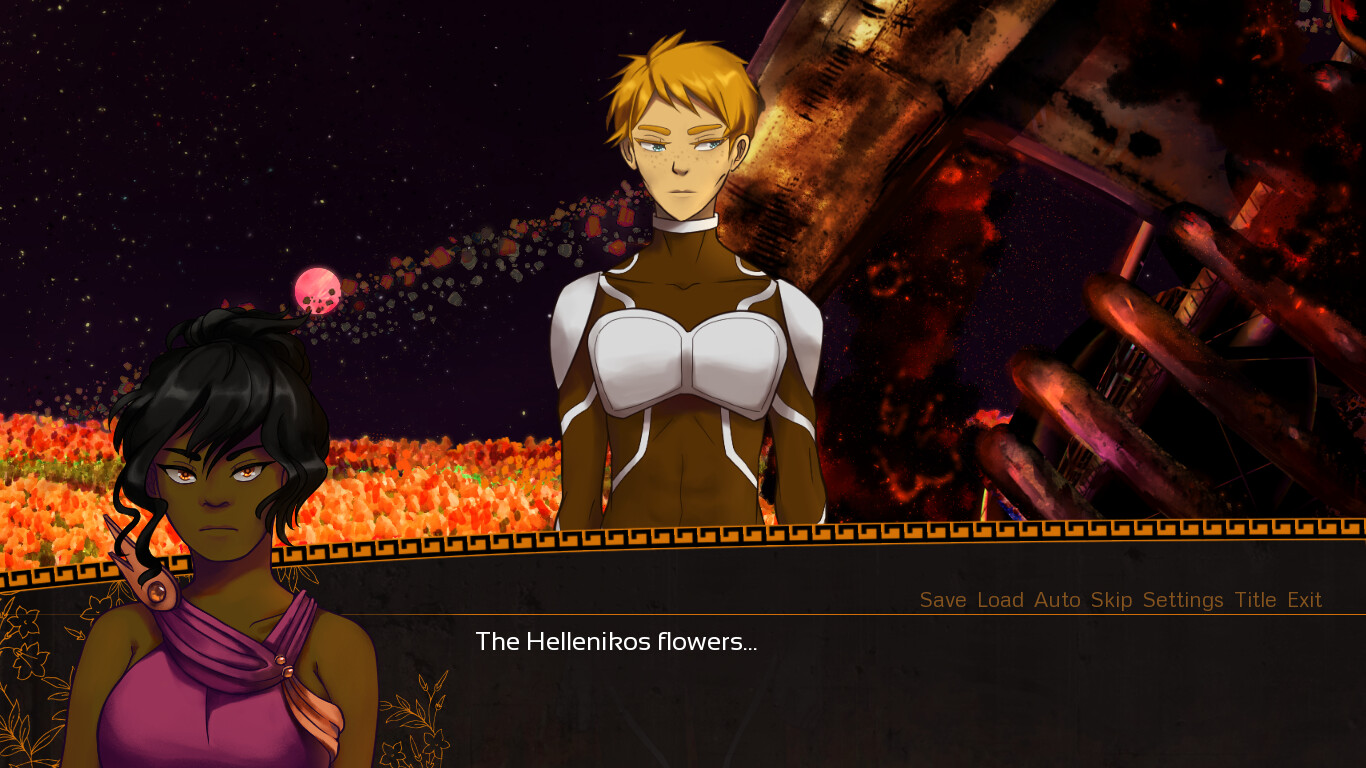Open the Load screen

[999, 600]
